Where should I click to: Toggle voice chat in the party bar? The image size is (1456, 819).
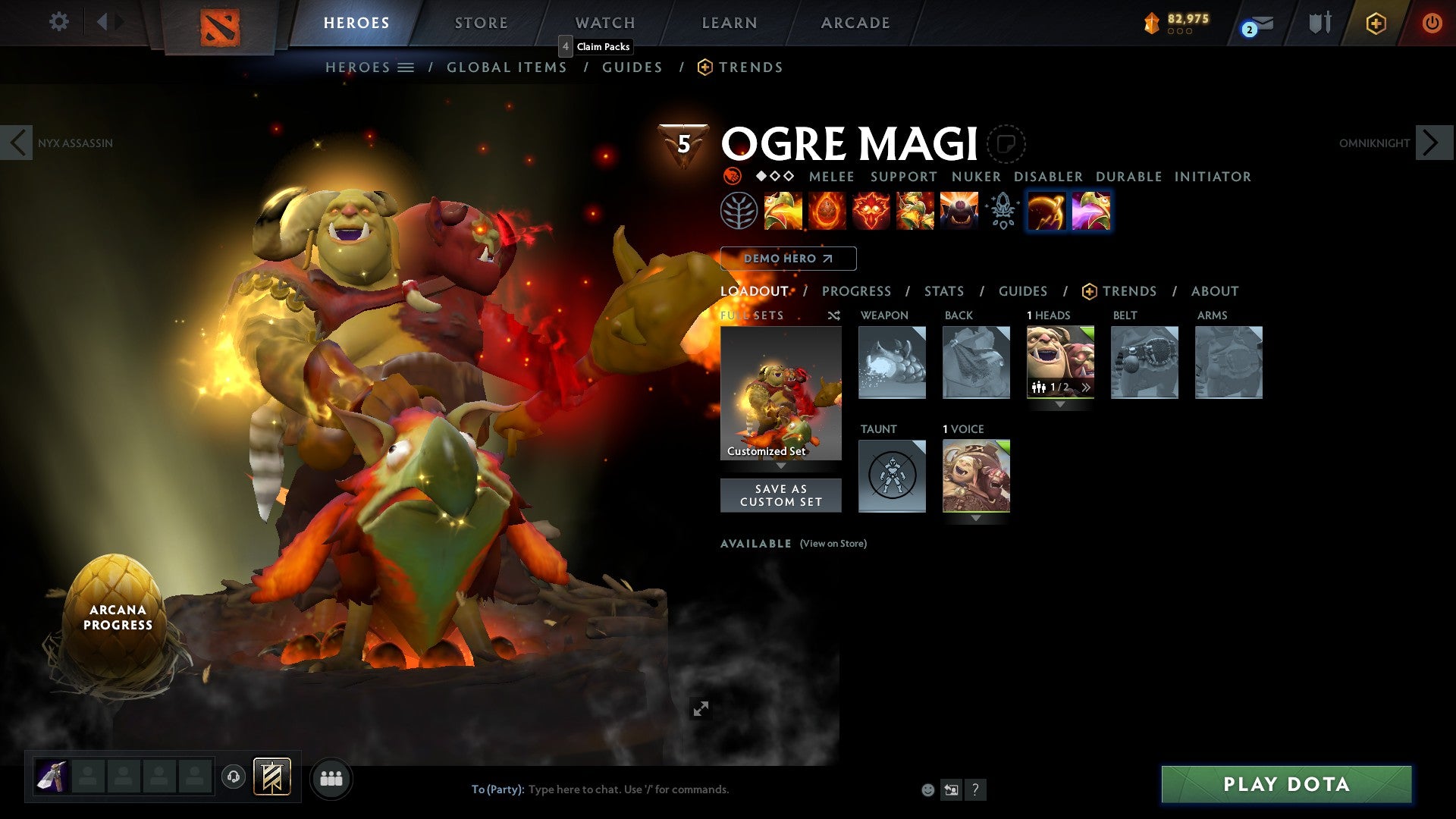(234, 777)
